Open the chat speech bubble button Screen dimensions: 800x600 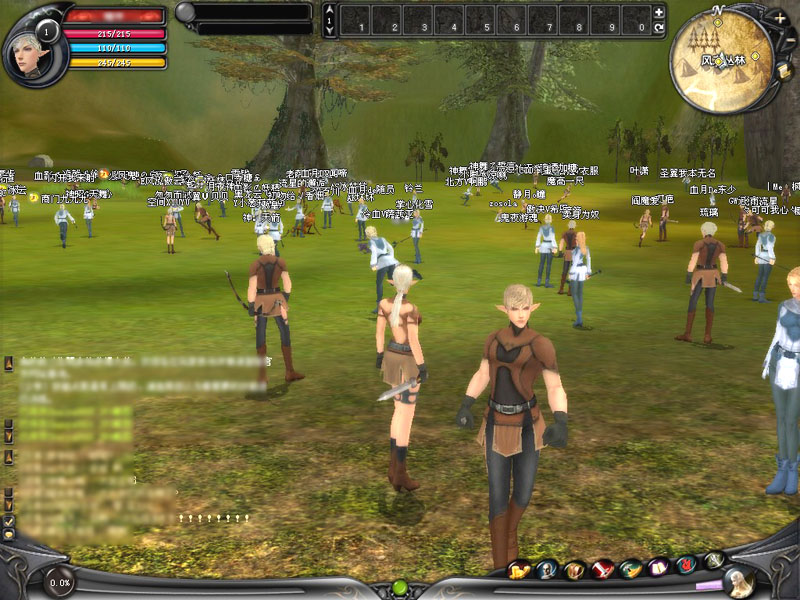[9, 535]
